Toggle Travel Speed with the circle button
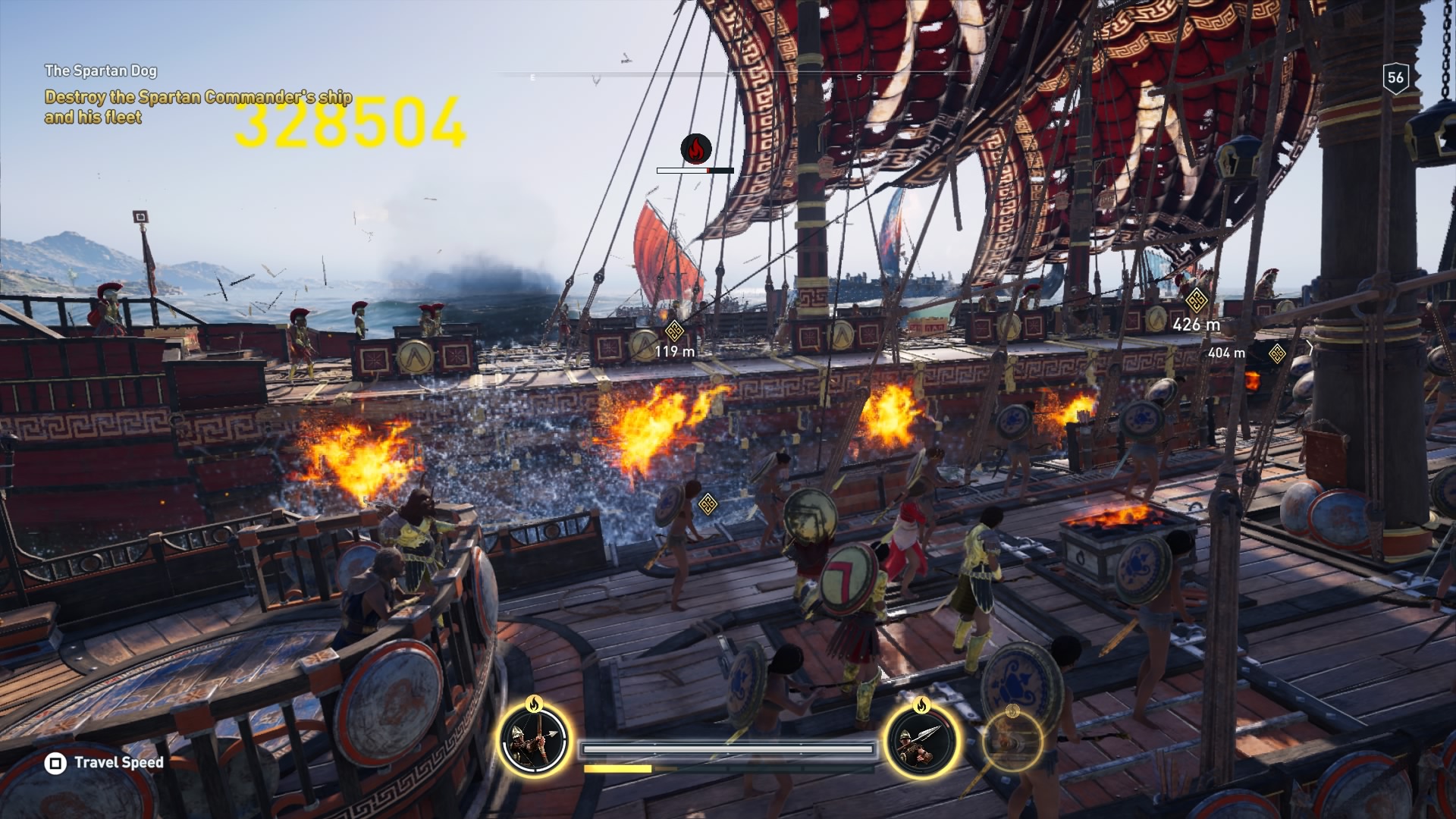This screenshot has height=819, width=1456. (54, 764)
